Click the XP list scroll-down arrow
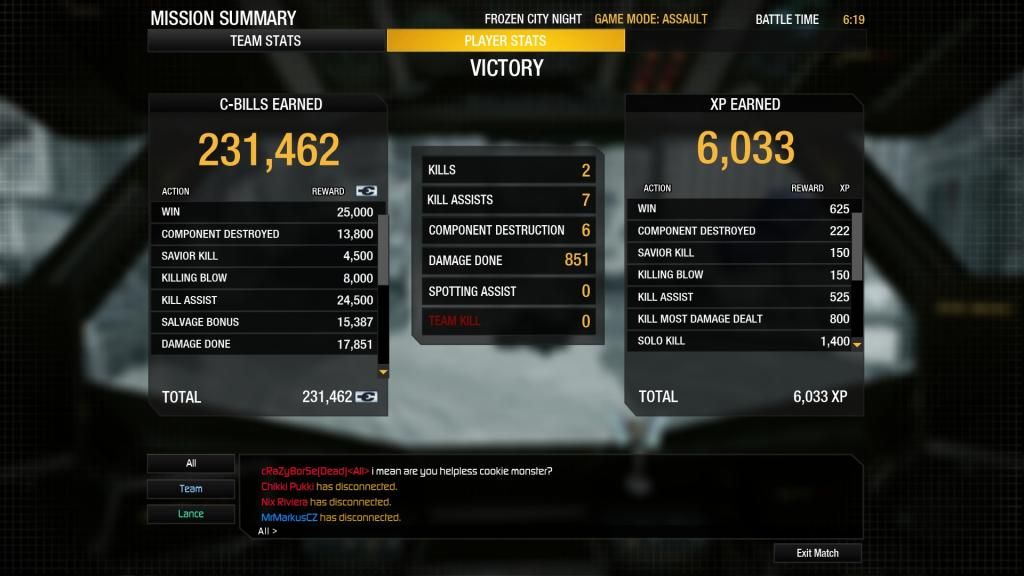Screen dimensions: 1024x576 point(856,344)
